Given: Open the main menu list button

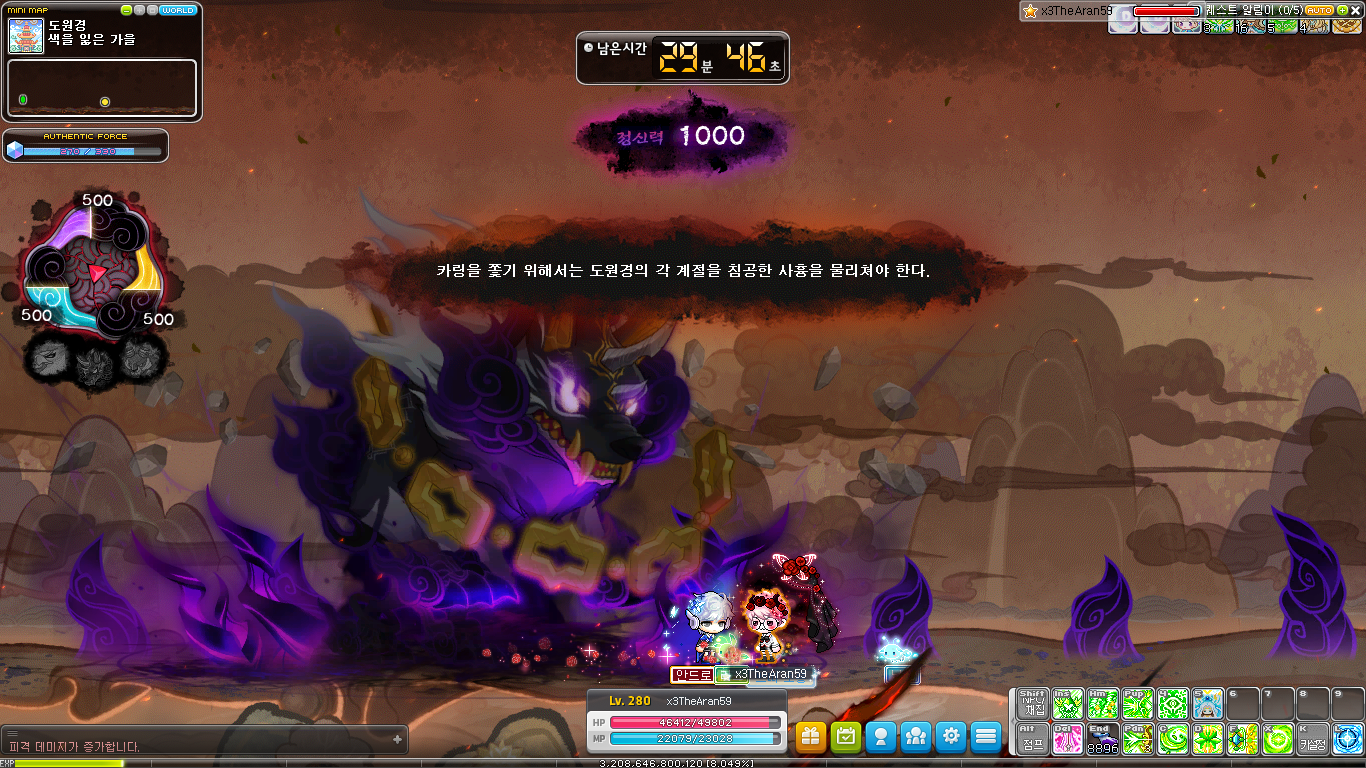Looking at the screenshot, I should [986, 737].
